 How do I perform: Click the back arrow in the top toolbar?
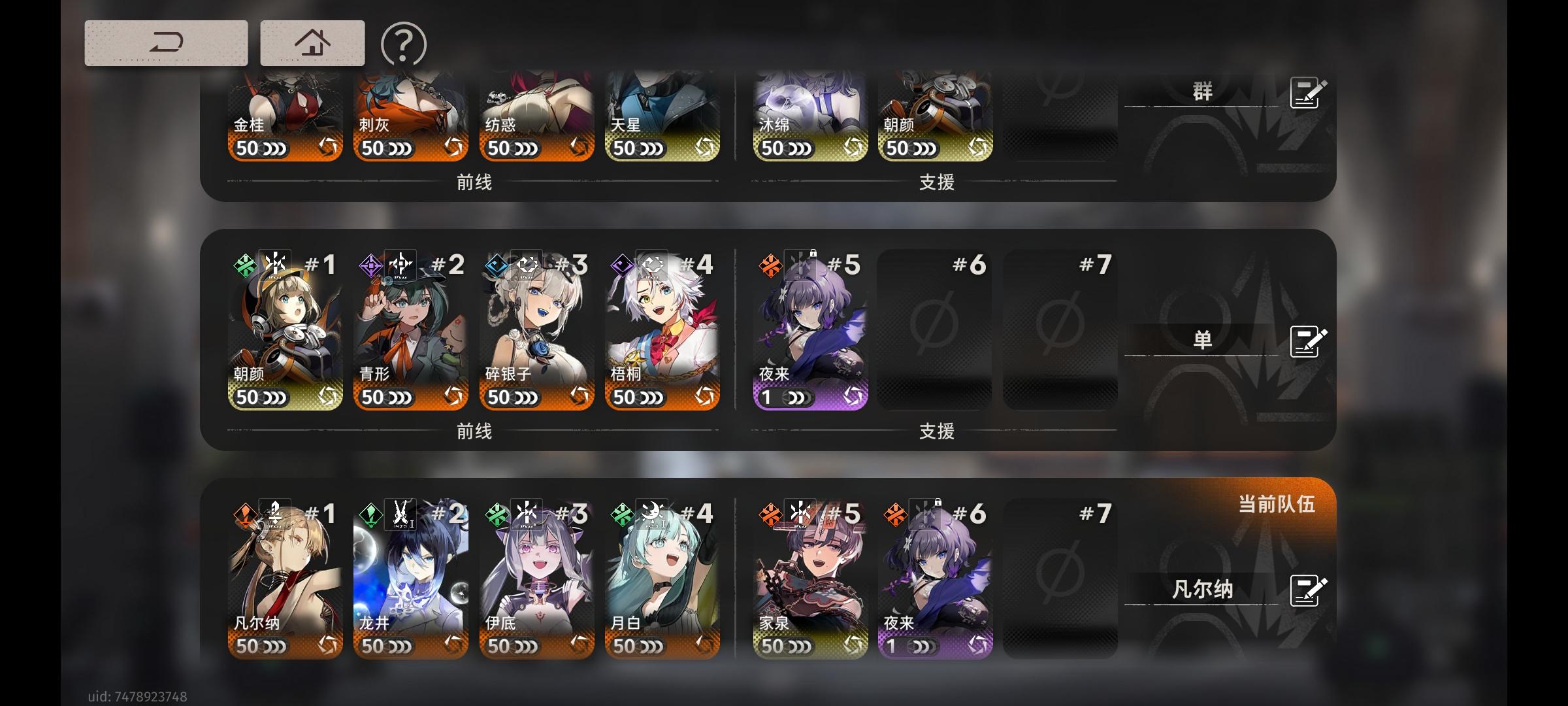click(x=167, y=43)
